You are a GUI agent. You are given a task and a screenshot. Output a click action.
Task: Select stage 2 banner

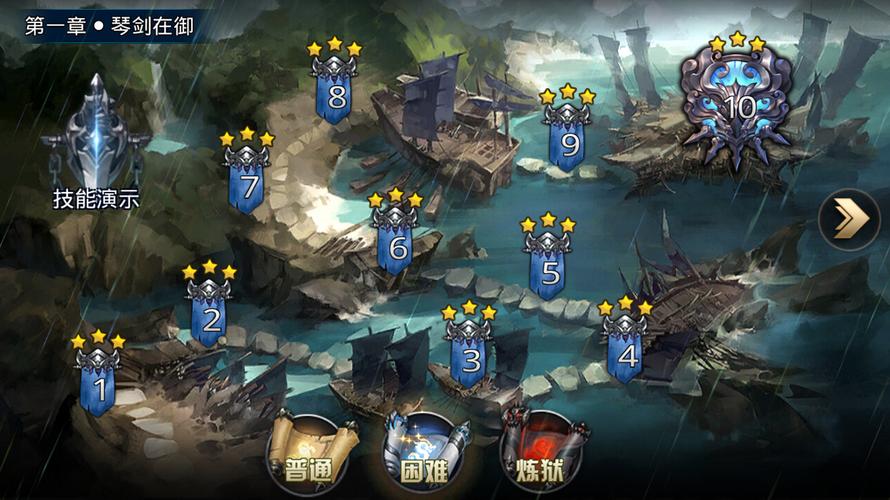[211, 314]
